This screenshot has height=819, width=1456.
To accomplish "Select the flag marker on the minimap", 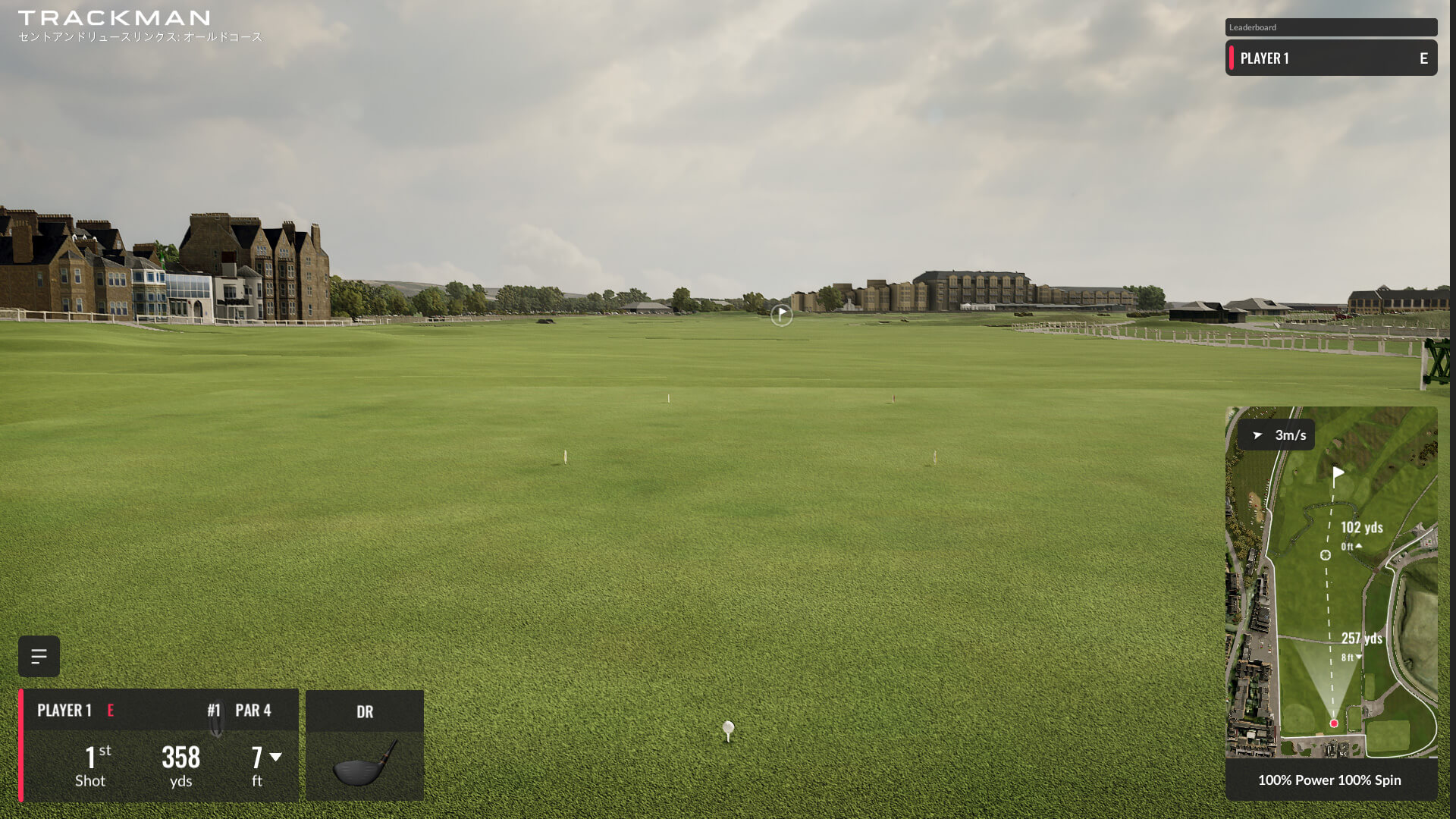I will click(x=1338, y=475).
